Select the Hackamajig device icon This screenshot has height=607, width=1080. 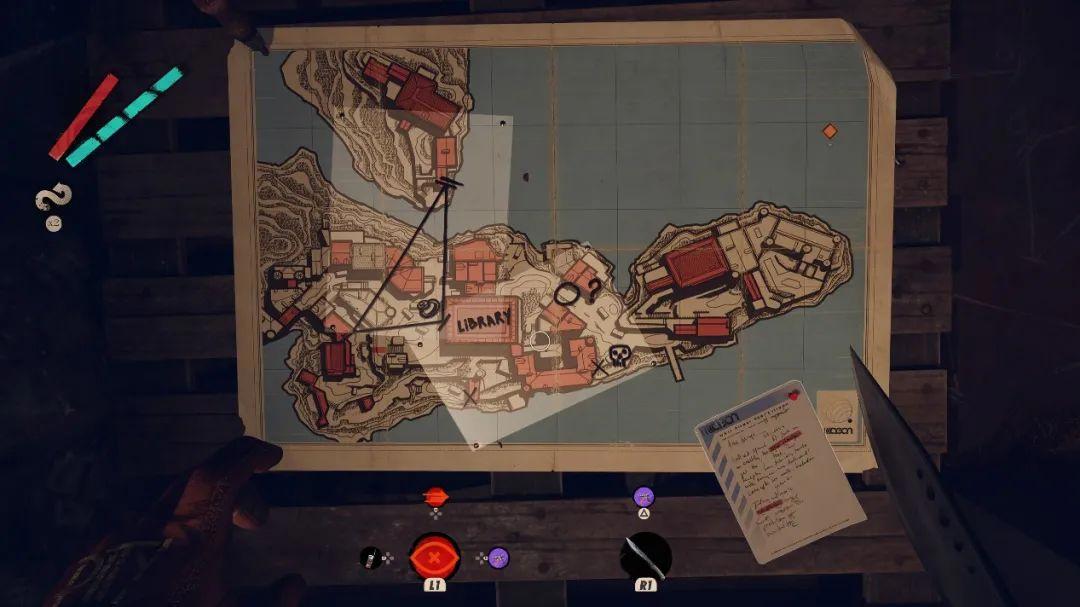coord(371,556)
